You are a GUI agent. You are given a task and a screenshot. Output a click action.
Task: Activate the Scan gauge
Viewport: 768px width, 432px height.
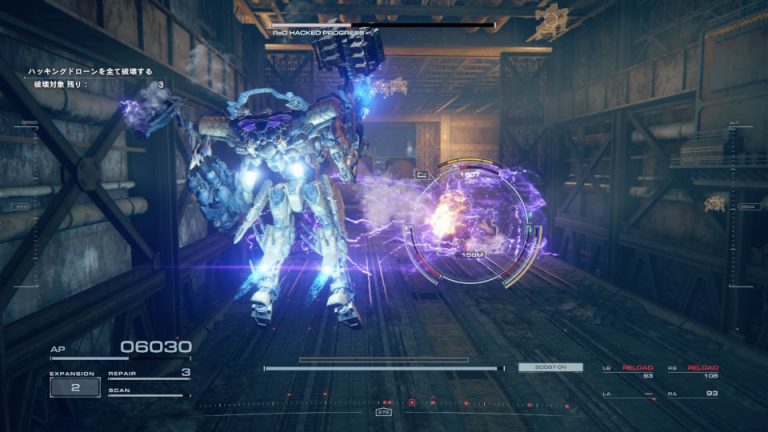(x=149, y=391)
